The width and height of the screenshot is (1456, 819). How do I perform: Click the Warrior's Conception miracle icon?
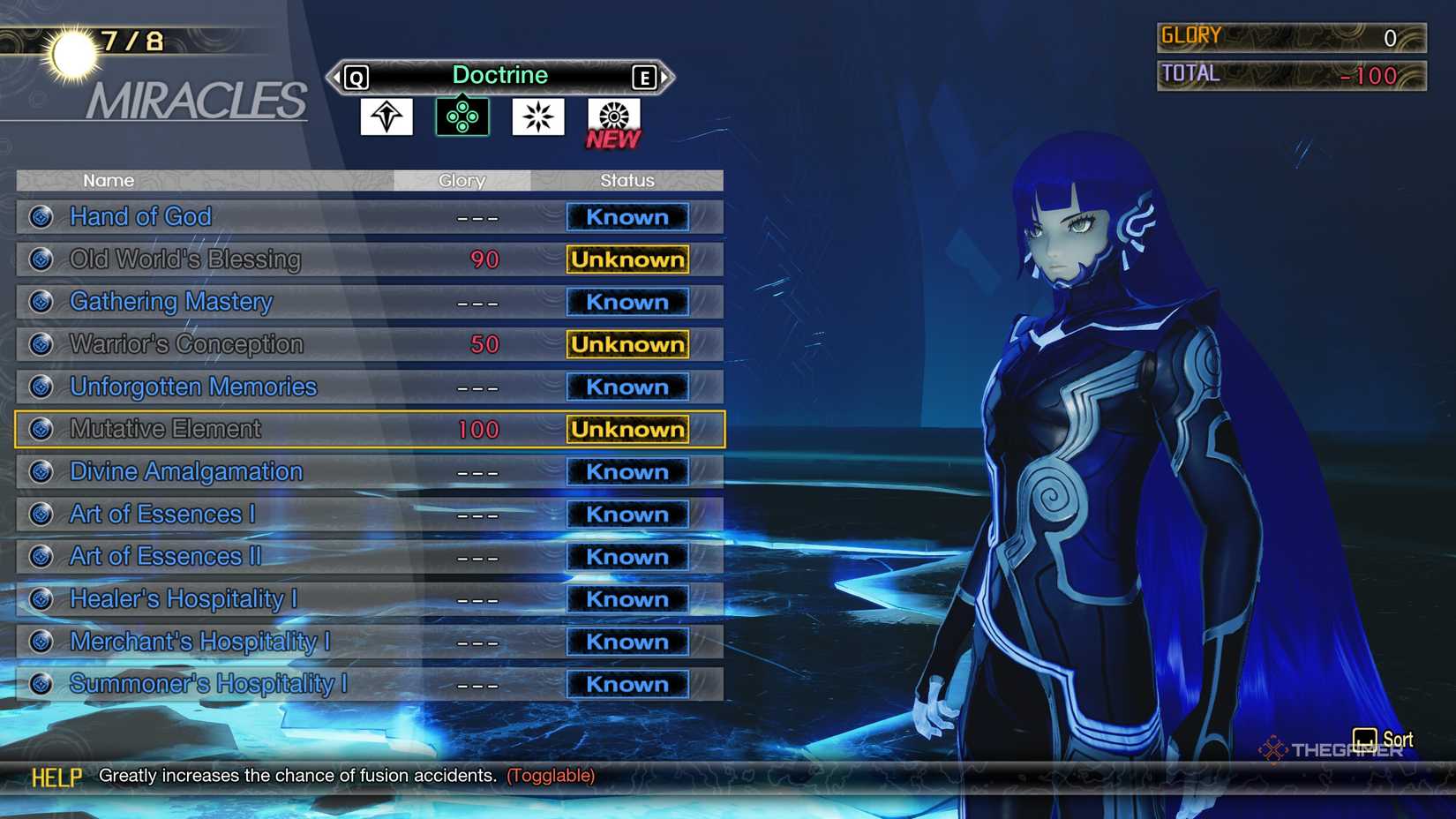(x=40, y=344)
